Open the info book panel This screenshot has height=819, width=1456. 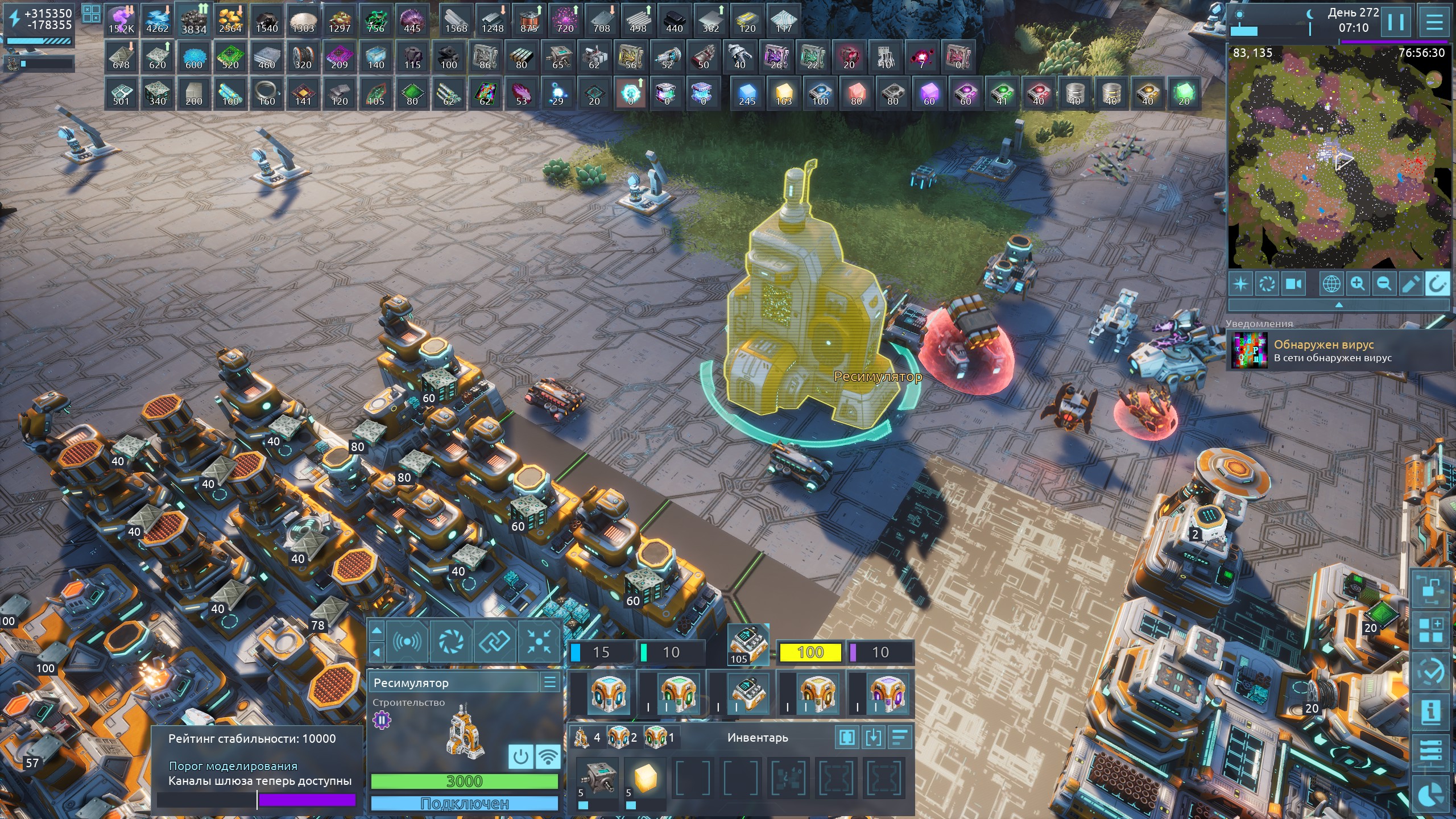click(x=1430, y=712)
